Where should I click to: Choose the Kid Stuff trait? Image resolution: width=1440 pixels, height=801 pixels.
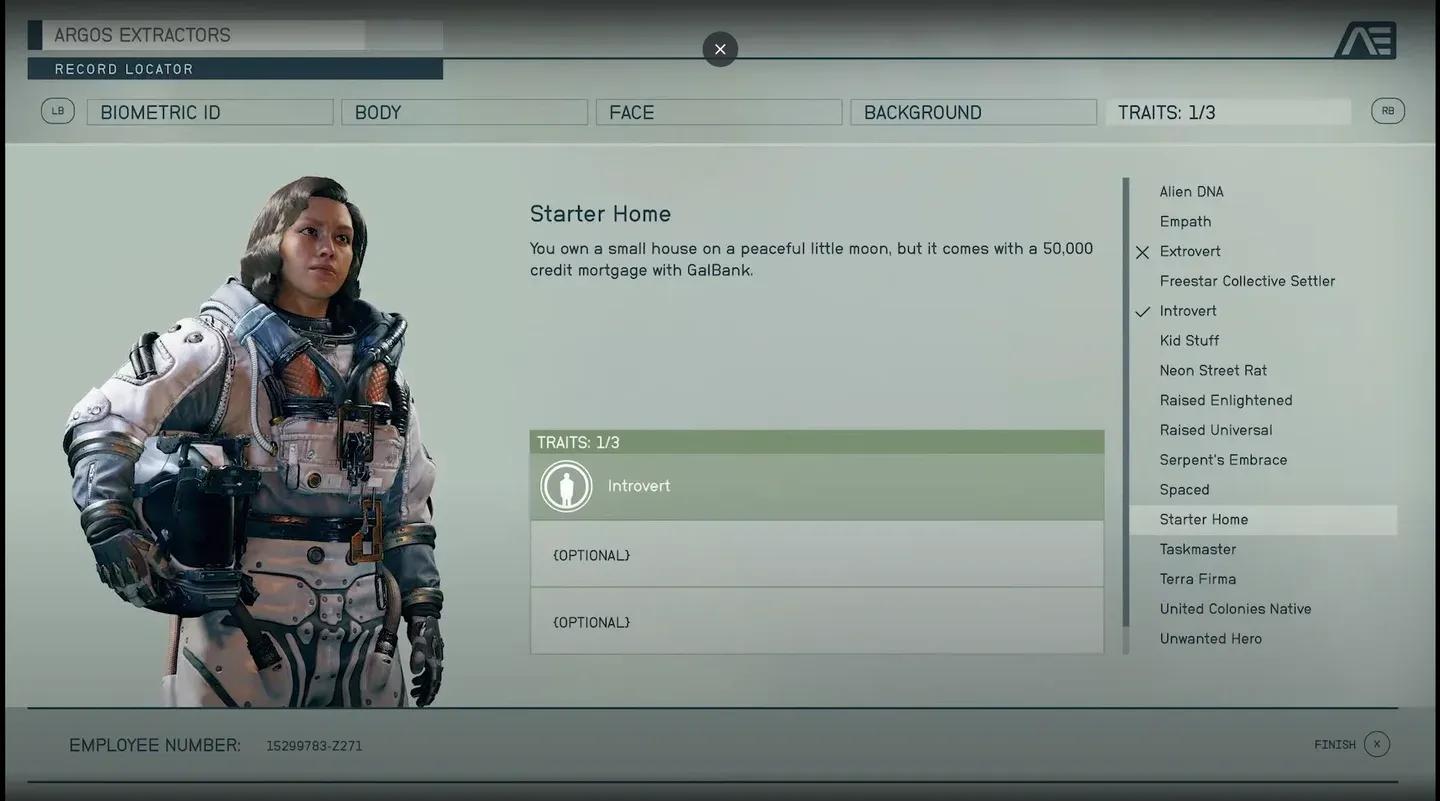[x=1189, y=341]
